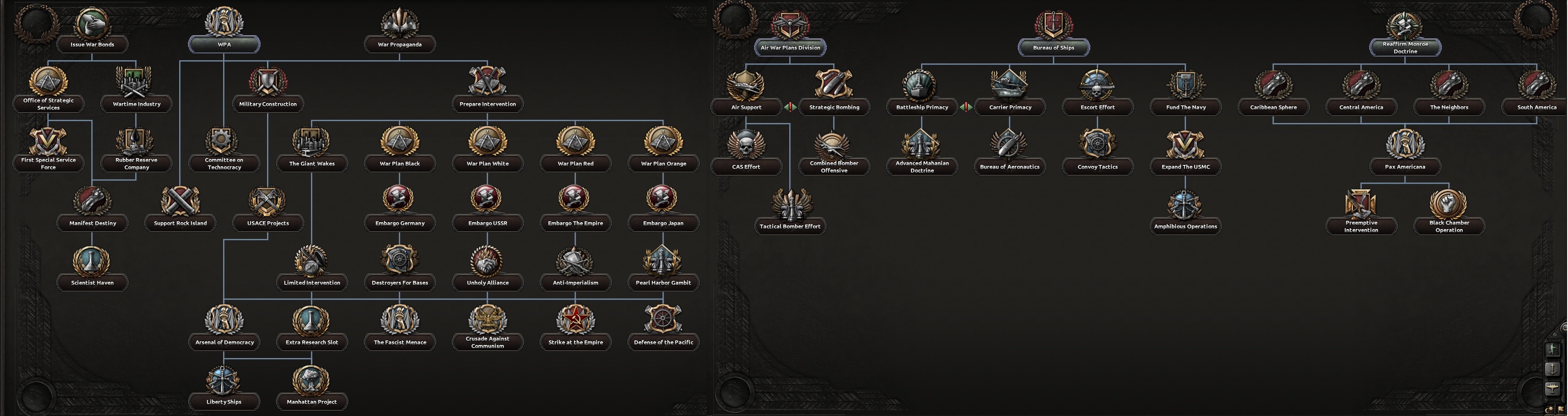Screen dimensions: 1568x416
Task: Toggle the air branch filter
Action: pyautogui.click(x=1552, y=388)
